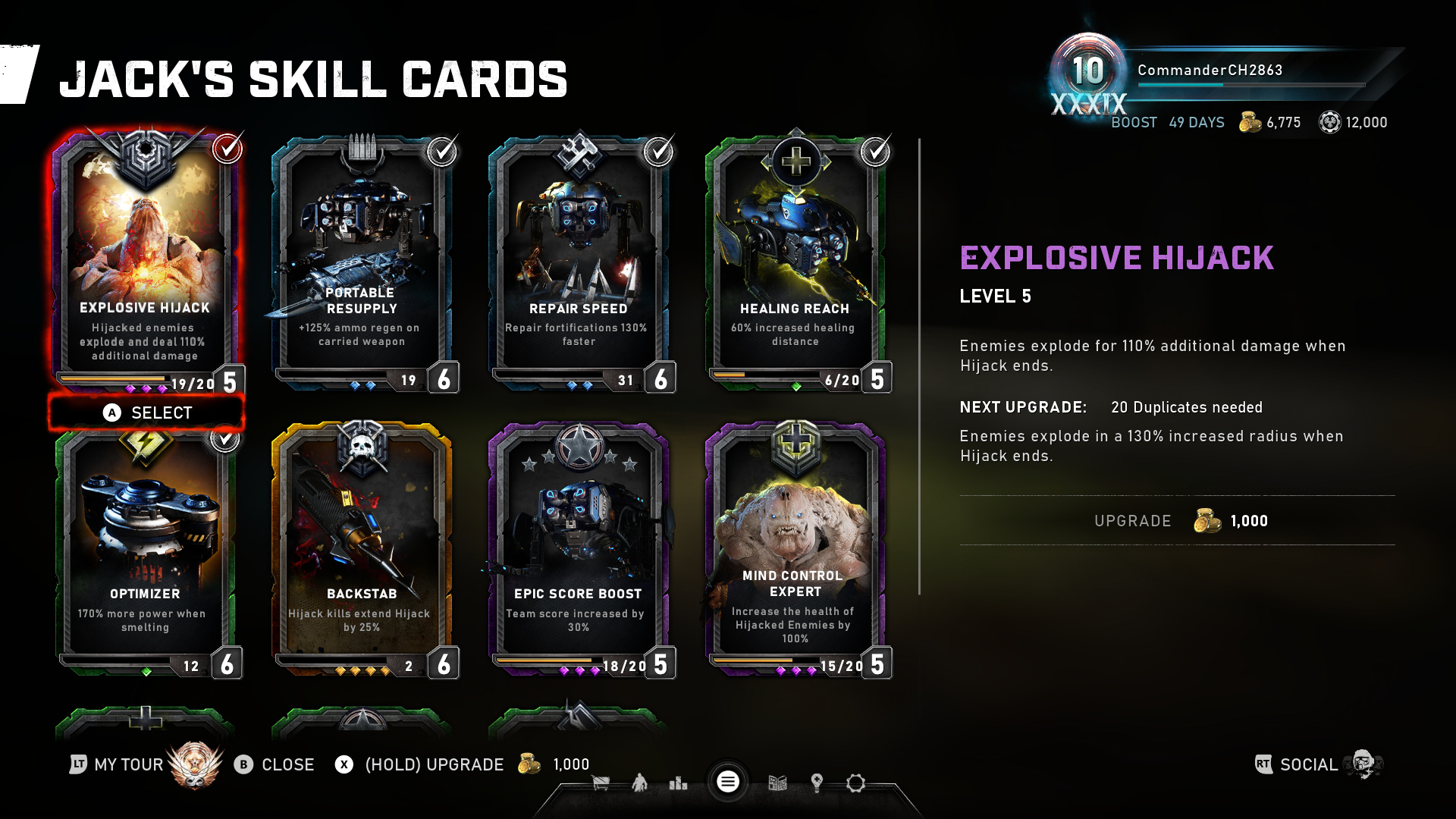Viewport: 1456px width, 819px height.
Task: Close the skill cards screen
Action: 275,764
